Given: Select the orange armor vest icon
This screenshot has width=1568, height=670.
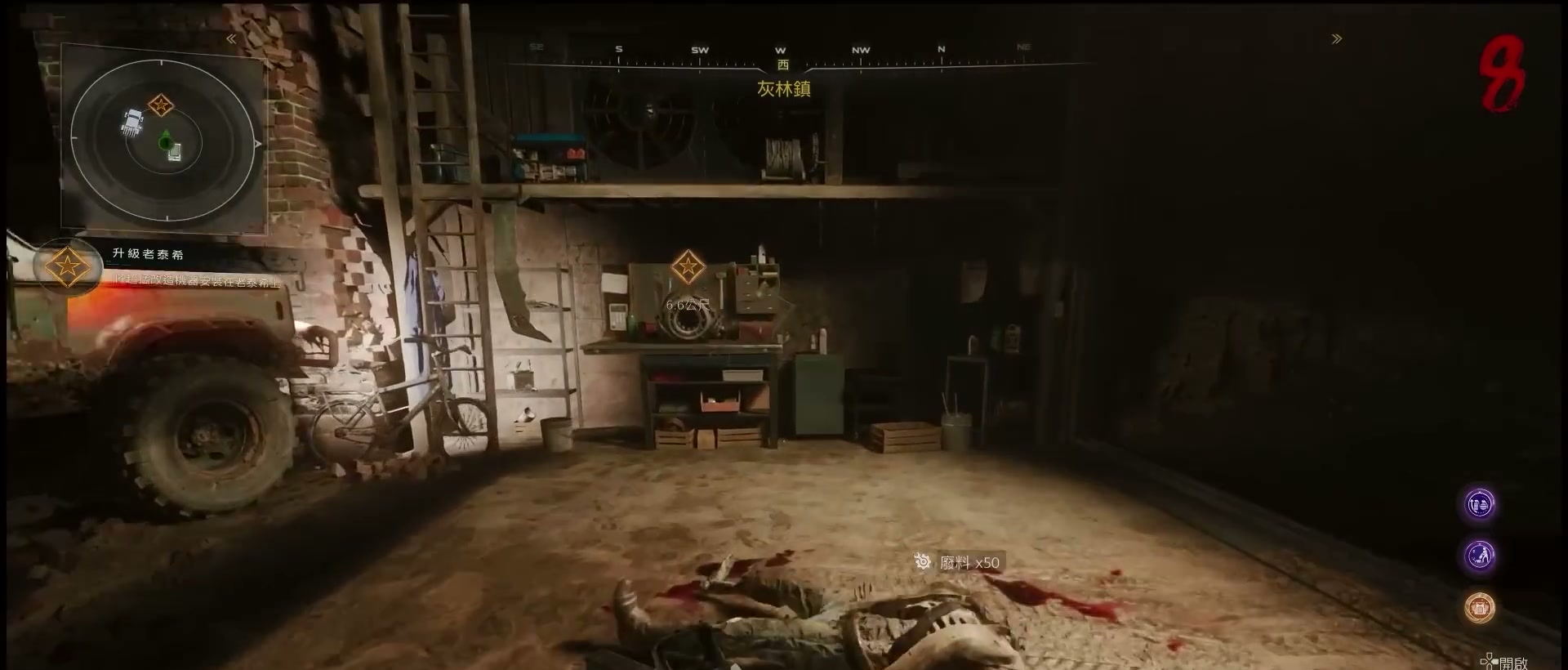Looking at the screenshot, I should (1480, 608).
